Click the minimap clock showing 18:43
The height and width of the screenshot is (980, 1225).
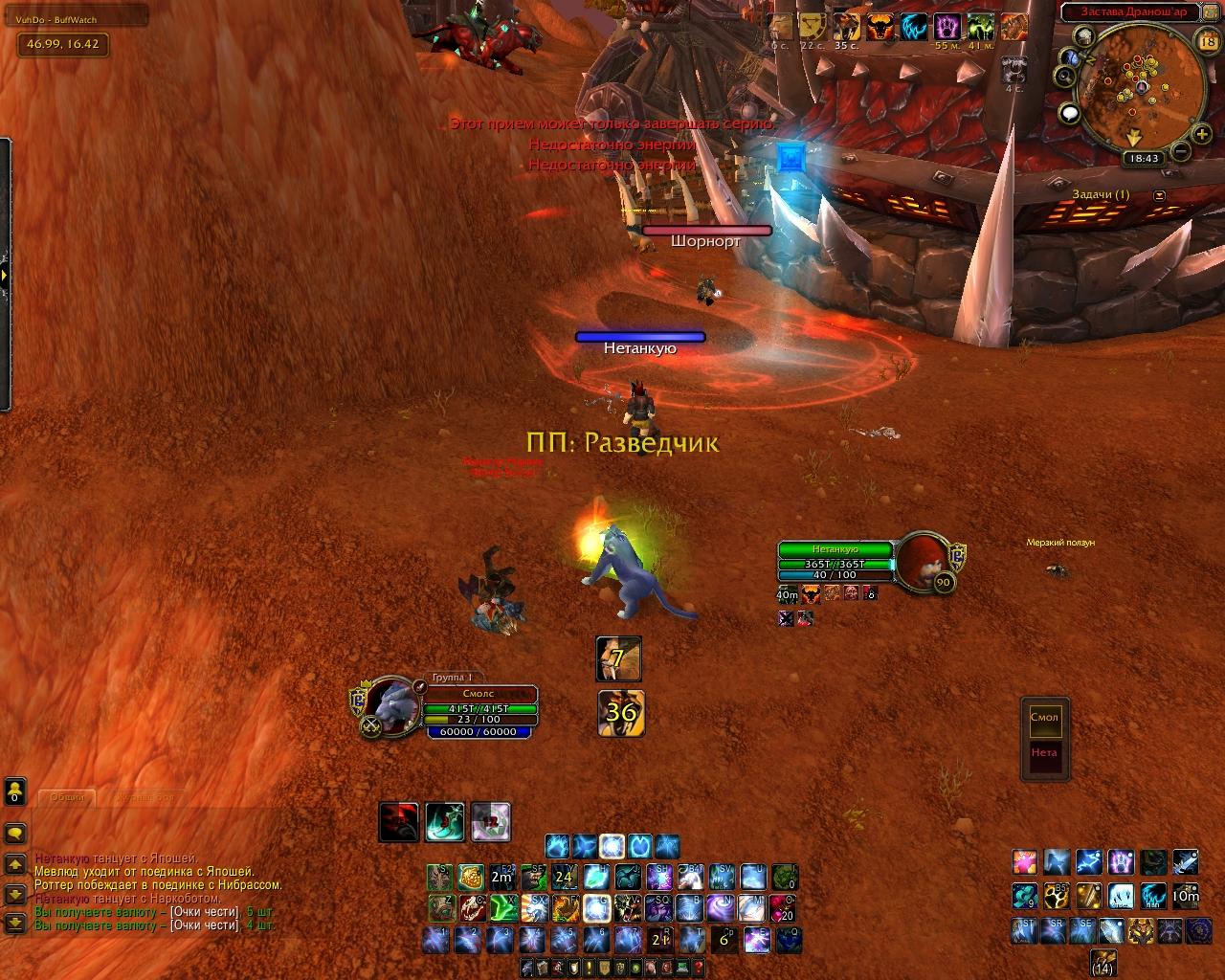1144,159
